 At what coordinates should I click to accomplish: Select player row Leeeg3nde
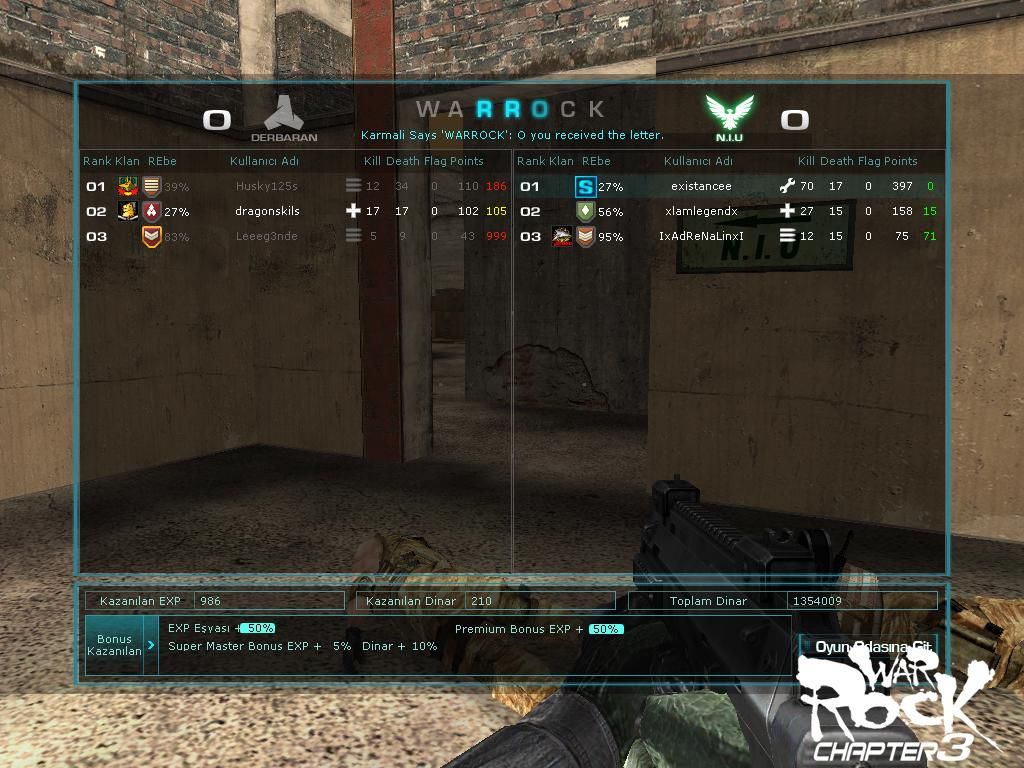tap(267, 236)
